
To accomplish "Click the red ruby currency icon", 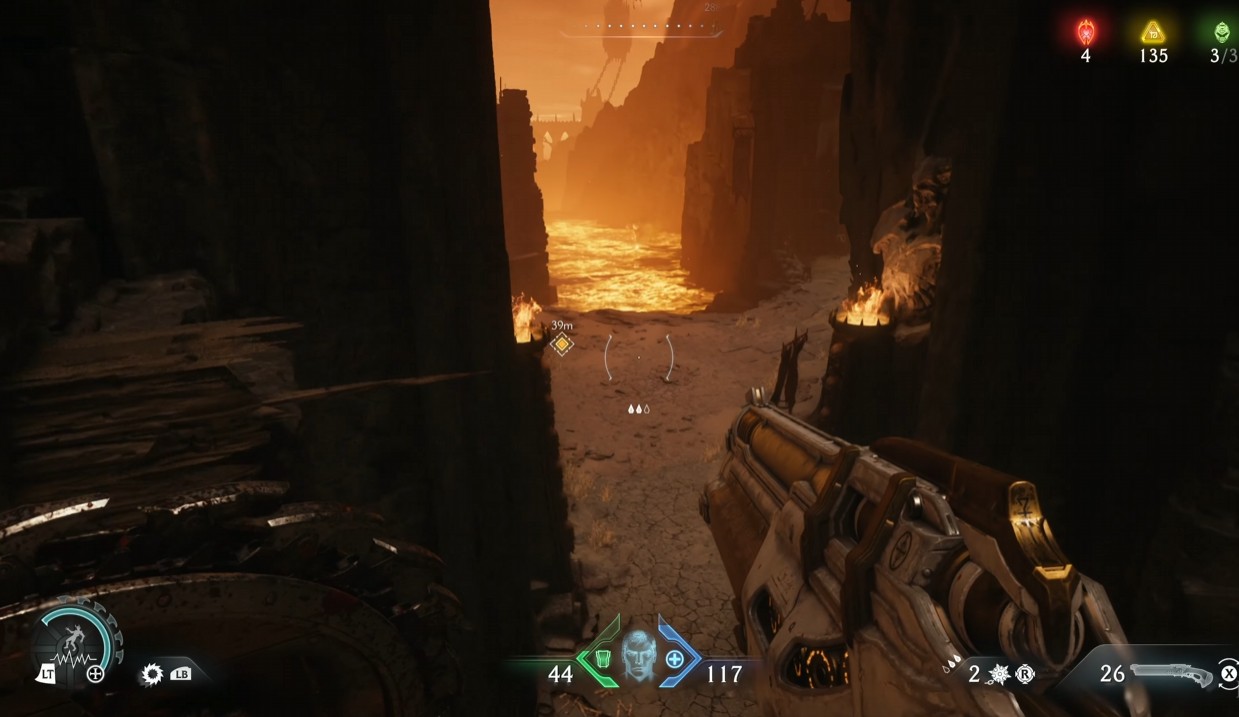I will point(1085,33).
